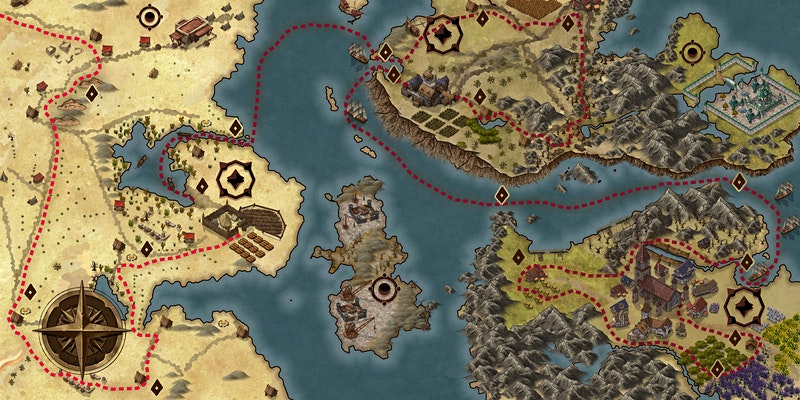Pick the small diamond marker in the sea strait
Viewport: 800px width, 400px height.
pyautogui.click(x=501, y=194)
